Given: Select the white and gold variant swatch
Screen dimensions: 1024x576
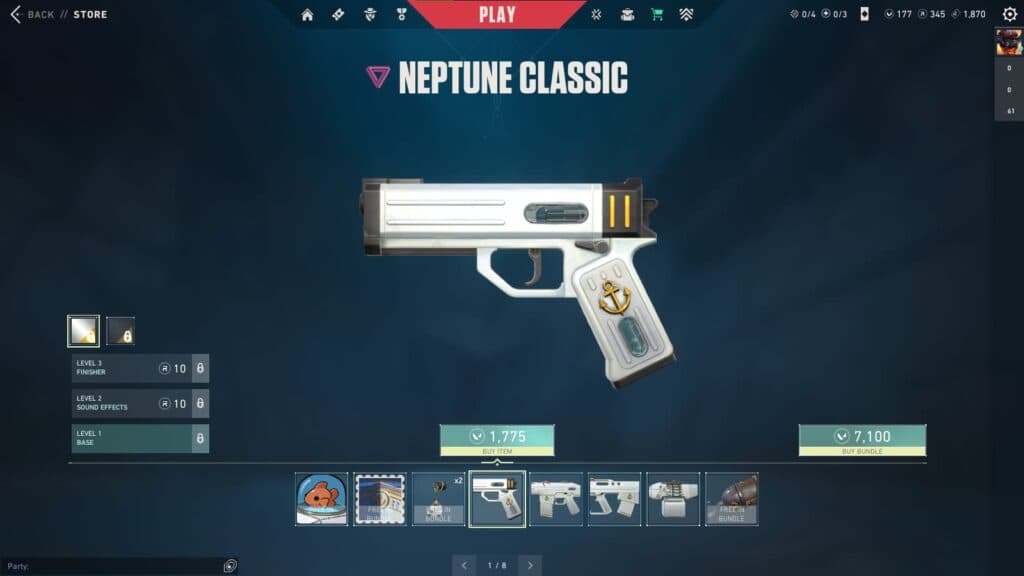Looking at the screenshot, I should point(83,330).
